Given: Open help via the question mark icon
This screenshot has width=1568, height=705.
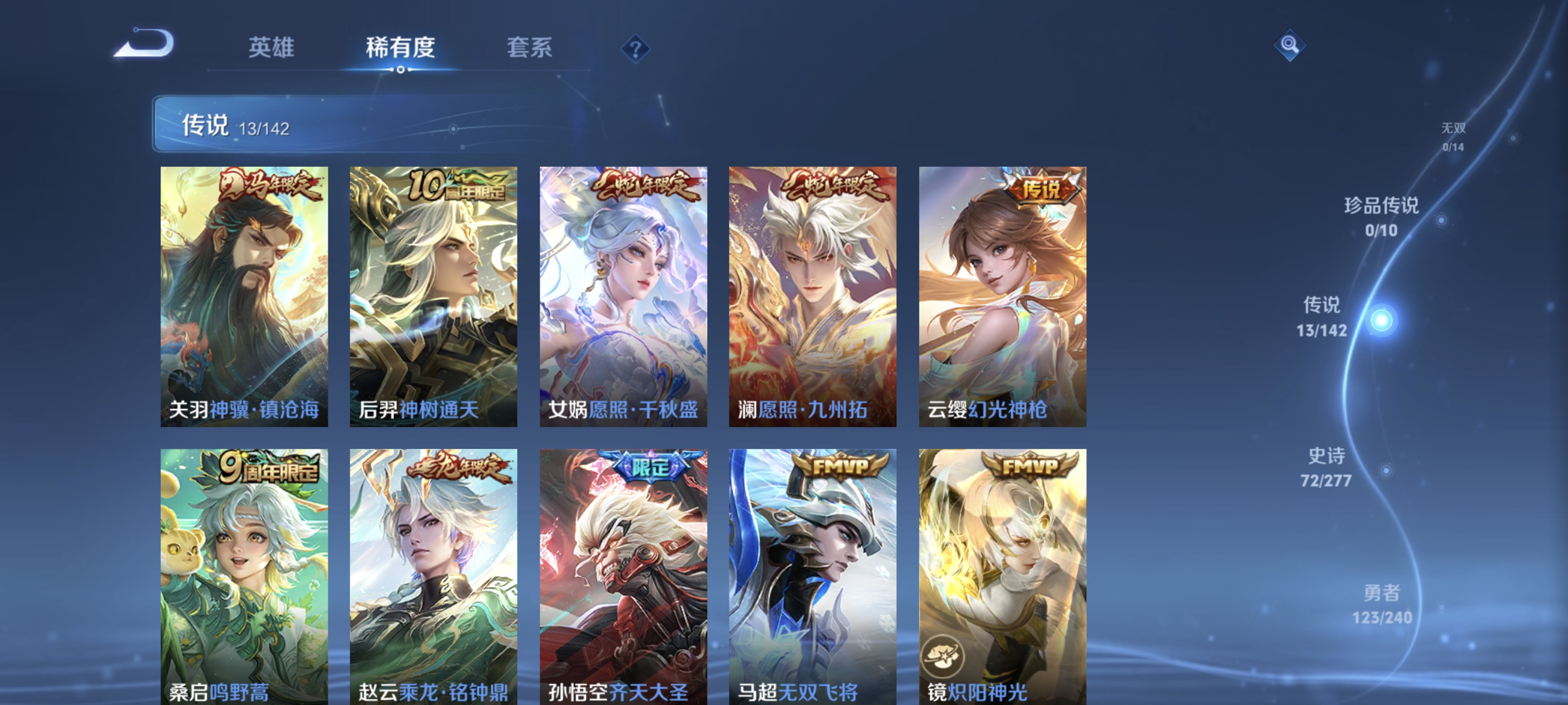Looking at the screenshot, I should click(x=635, y=48).
